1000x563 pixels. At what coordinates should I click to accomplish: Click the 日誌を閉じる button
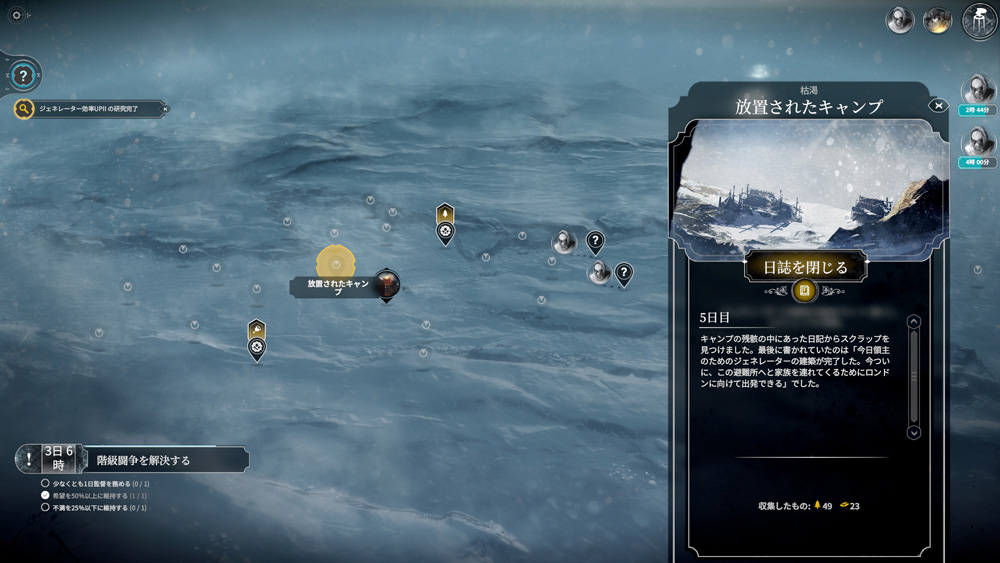(x=805, y=267)
